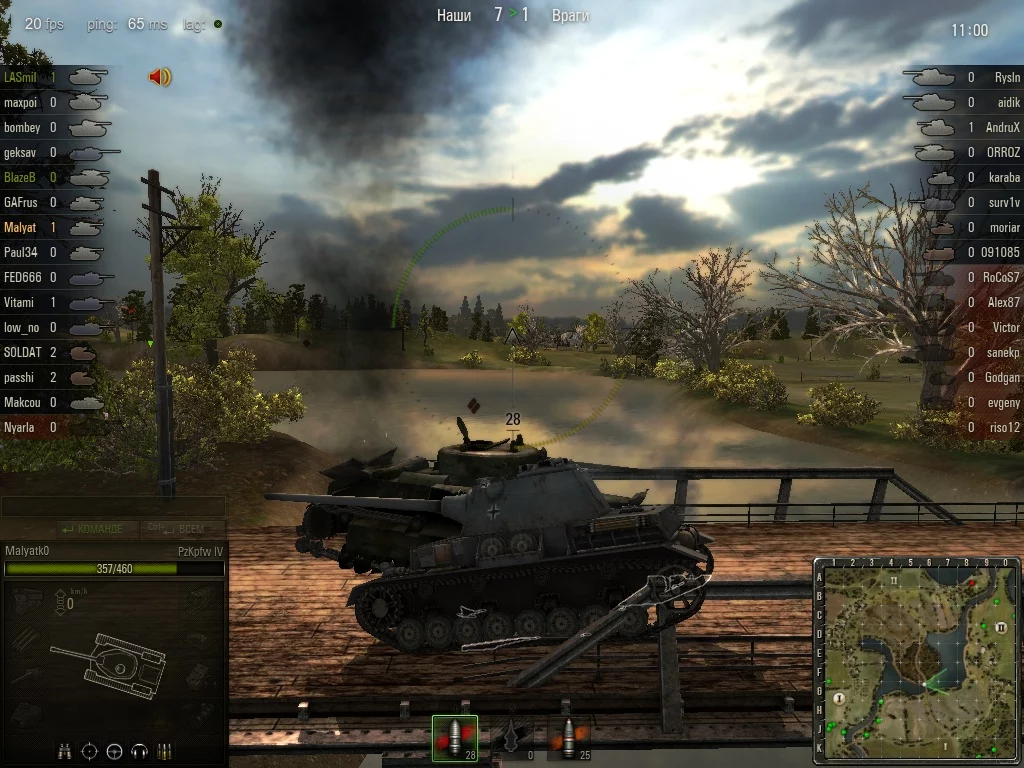Viewport: 1024px width, 768px height.
Task: Click on the battle minimap
Action: (x=917, y=661)
